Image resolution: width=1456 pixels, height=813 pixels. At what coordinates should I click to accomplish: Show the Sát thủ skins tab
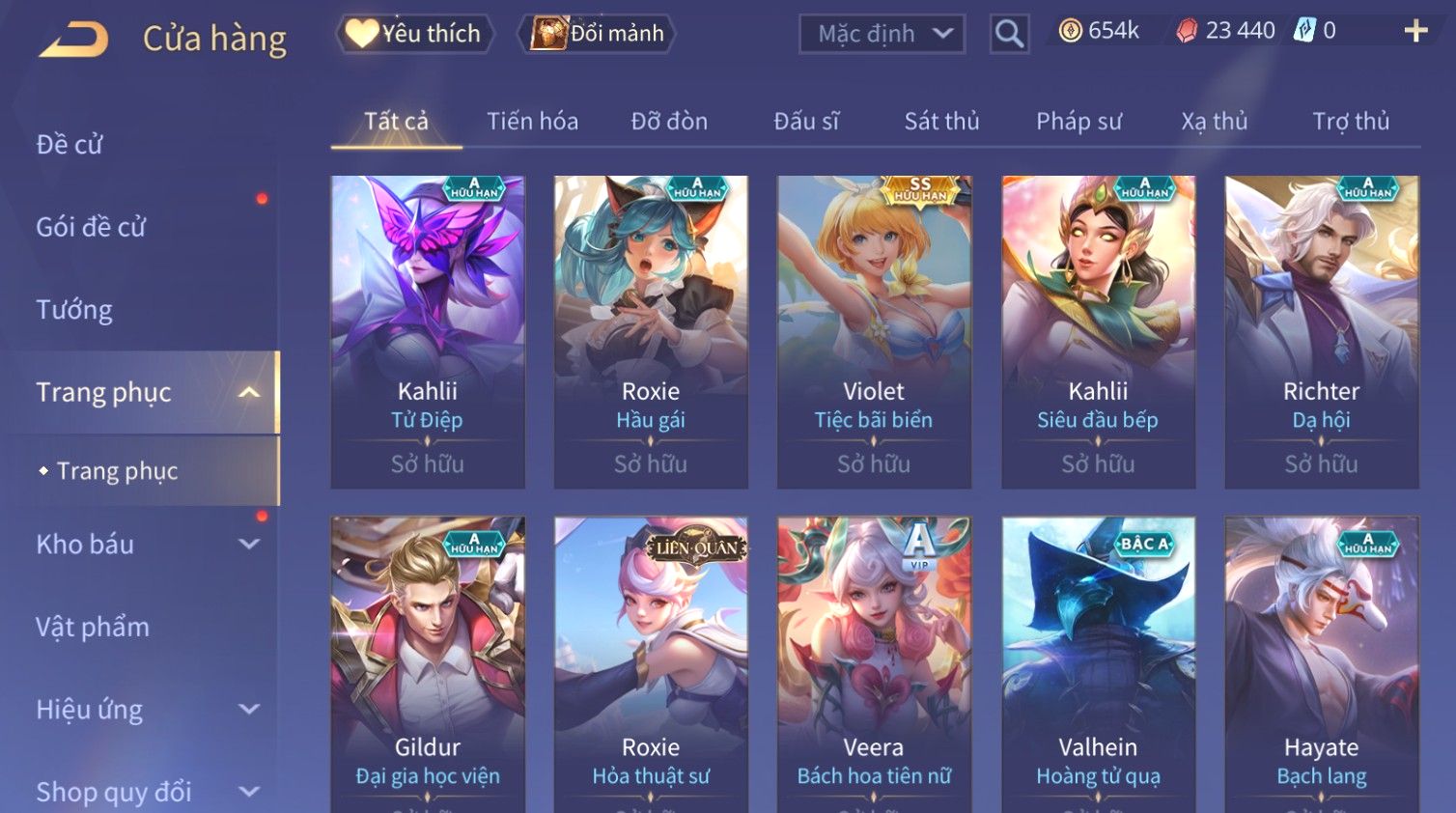(x=941, y=122)
